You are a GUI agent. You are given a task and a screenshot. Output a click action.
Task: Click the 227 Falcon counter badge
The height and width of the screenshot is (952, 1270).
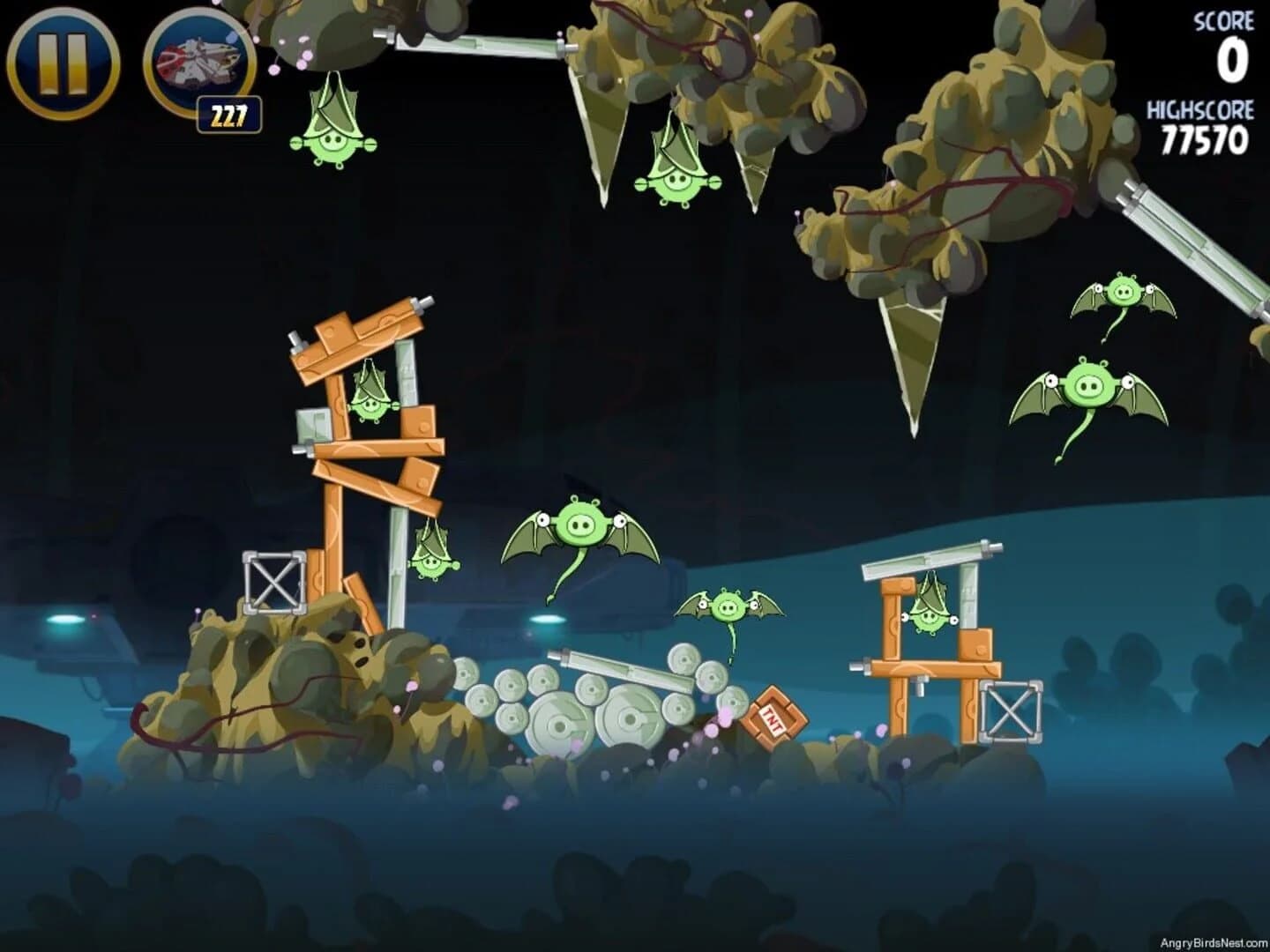tap(228, 112)
